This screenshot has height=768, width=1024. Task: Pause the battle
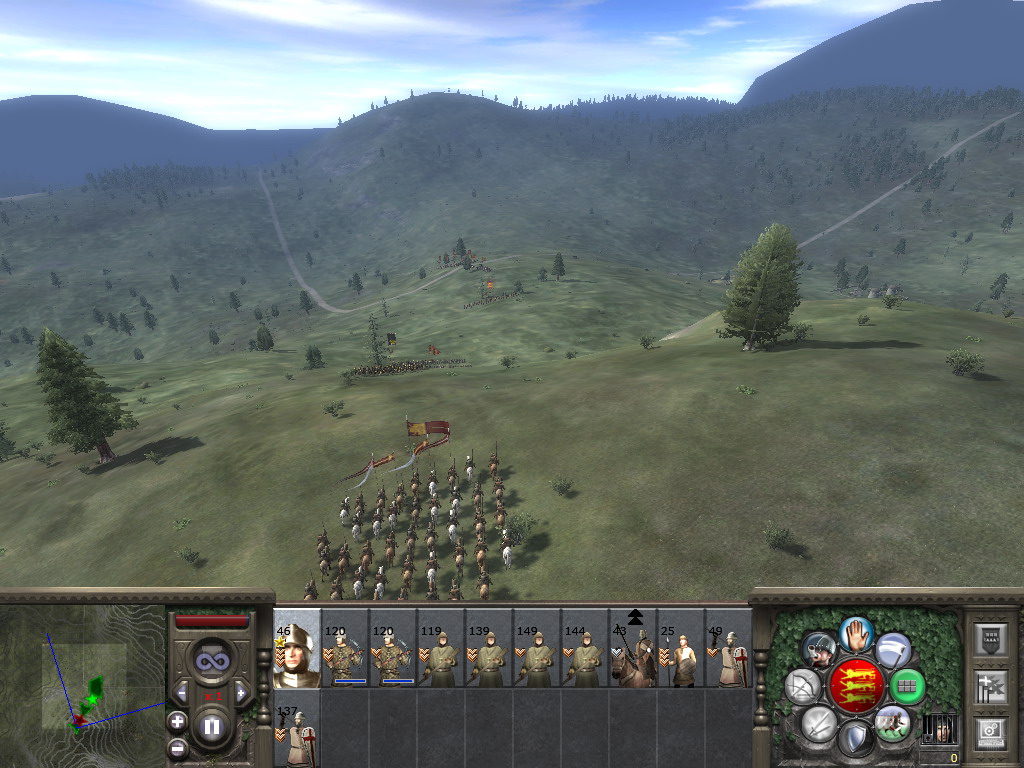click(x=212, y=727)
